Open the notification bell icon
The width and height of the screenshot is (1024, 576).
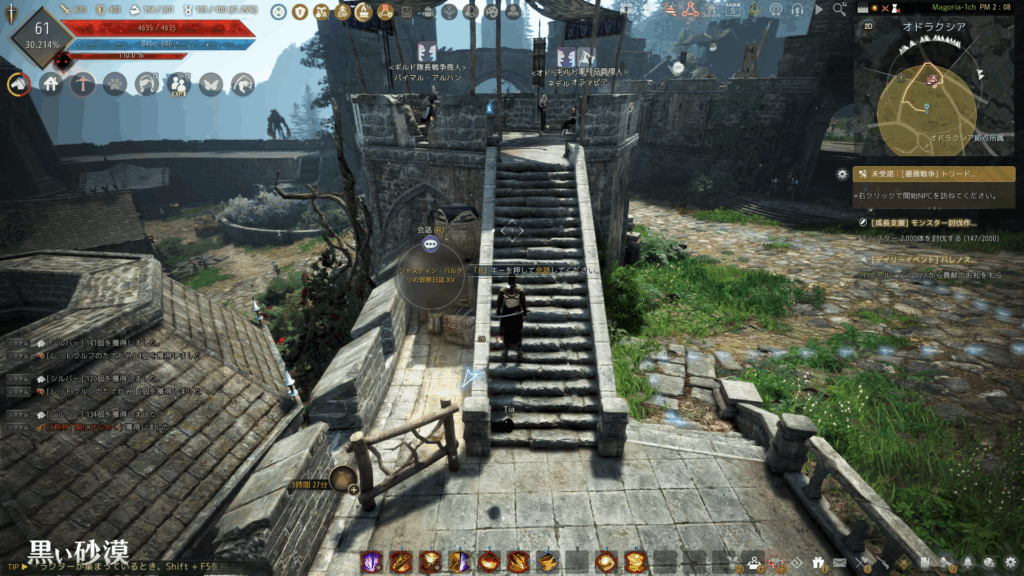[x=968, y=563]
